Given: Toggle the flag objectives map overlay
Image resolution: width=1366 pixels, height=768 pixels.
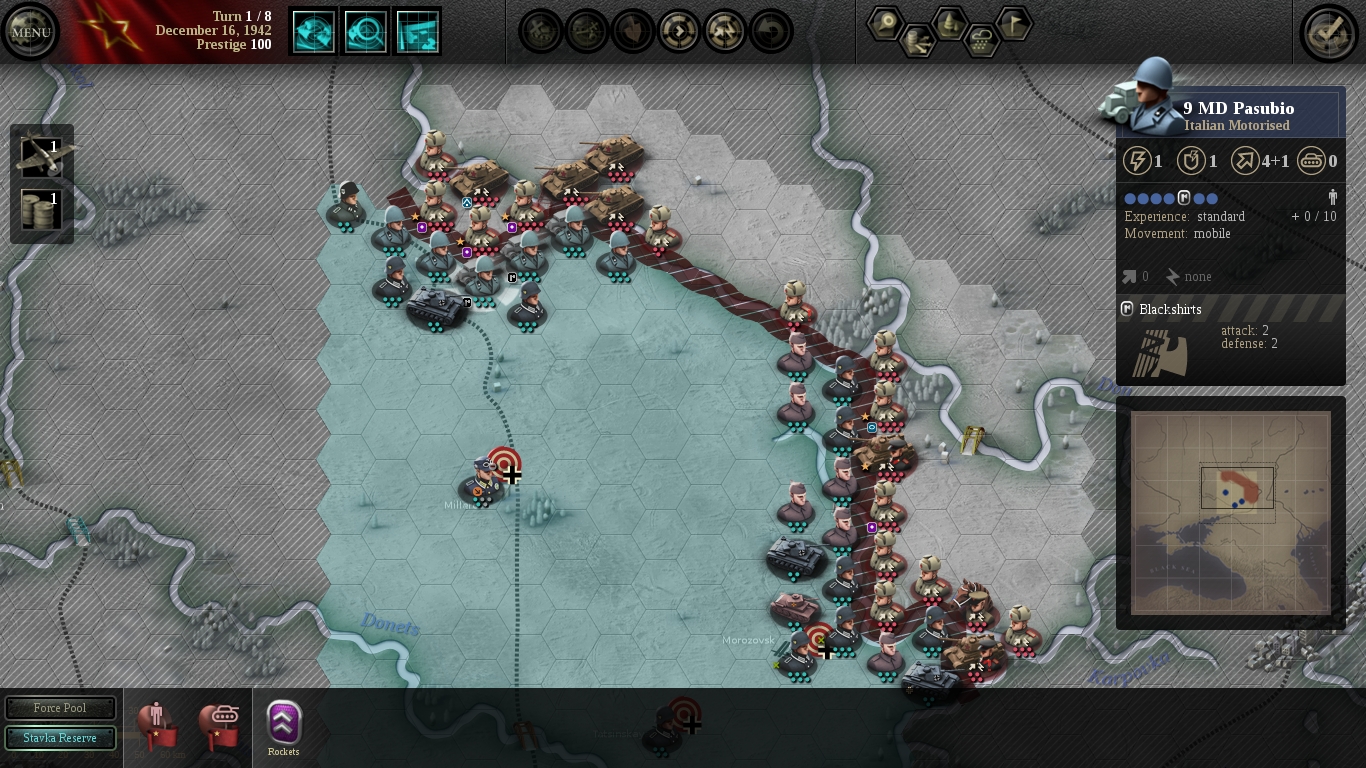Looking at the screenshot, I should tap(1014, 23).
